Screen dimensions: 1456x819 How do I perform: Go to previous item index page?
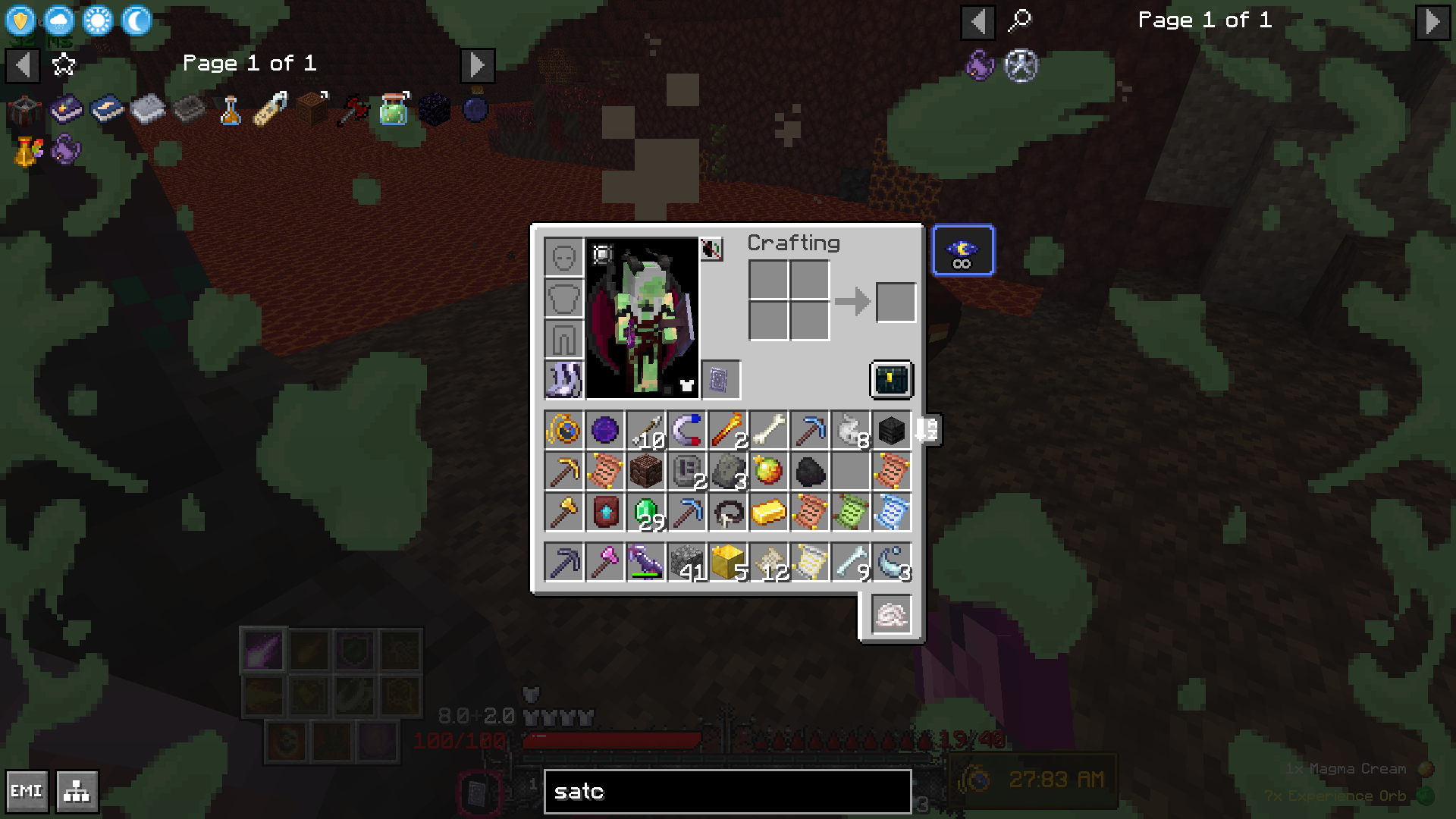(977, 22)
